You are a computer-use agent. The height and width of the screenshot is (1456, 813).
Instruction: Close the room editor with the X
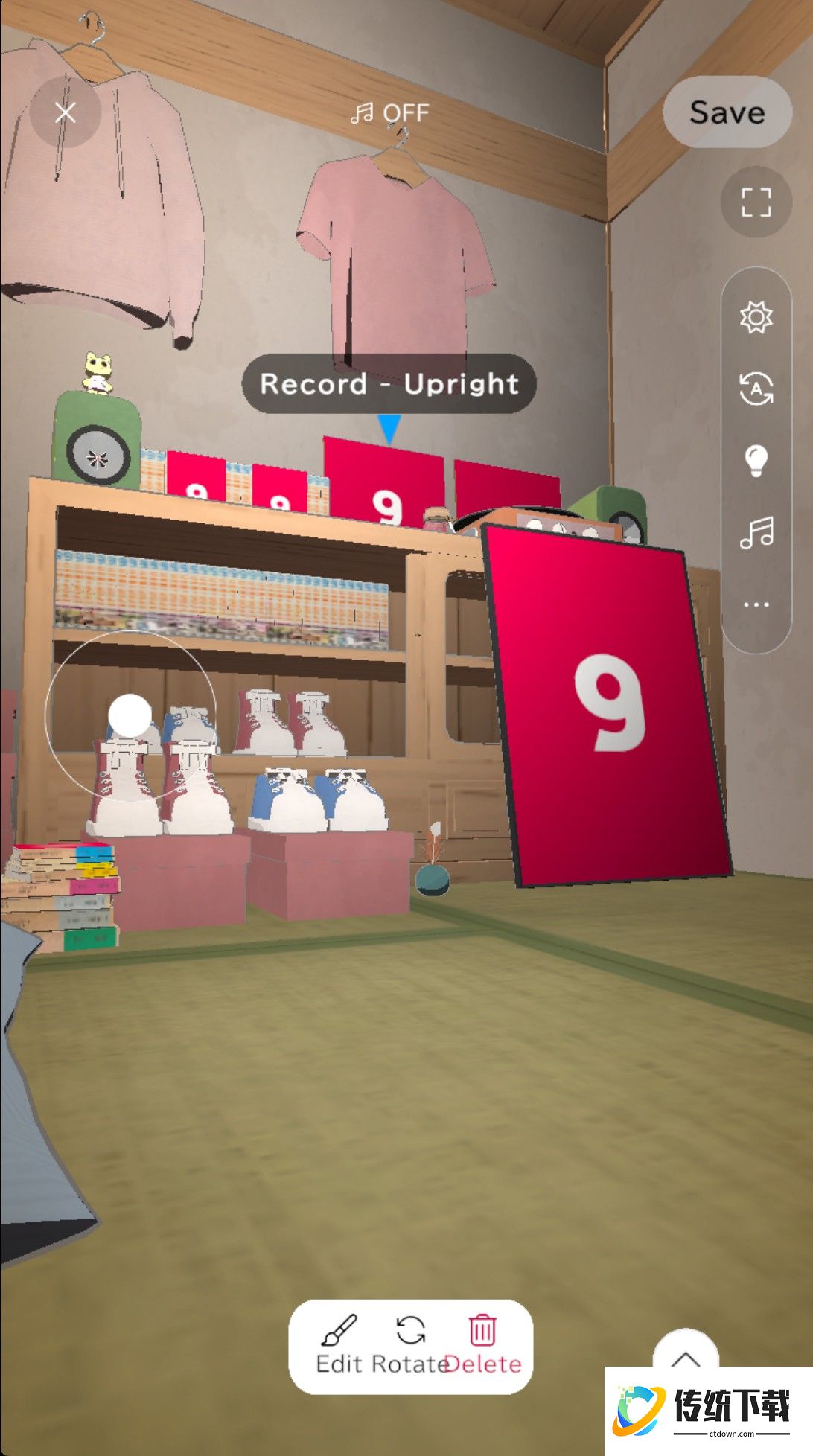pyautogui.click(x=66, y=113)
